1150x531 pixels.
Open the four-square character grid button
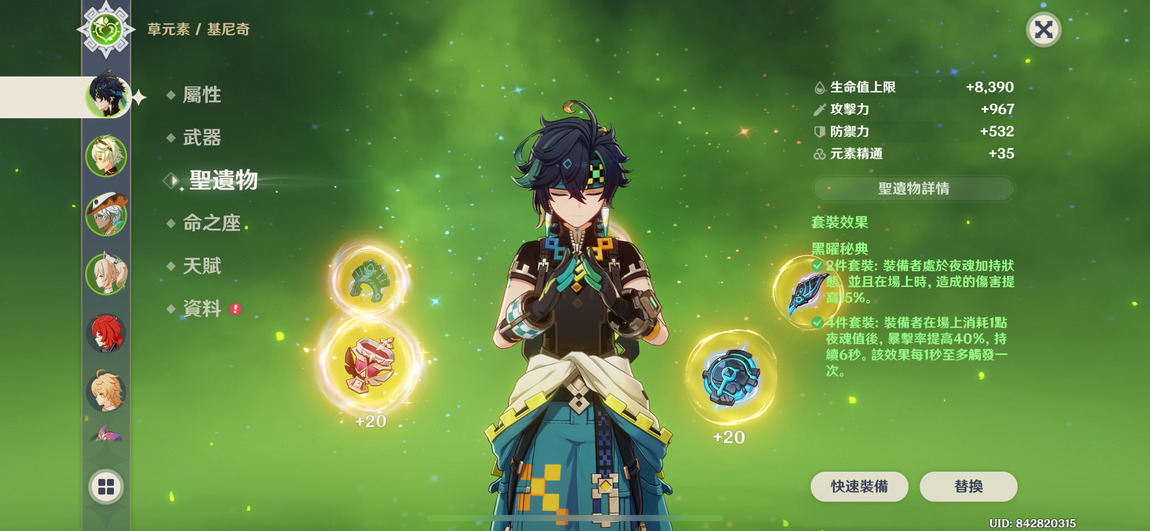click(x=106, y=487)
